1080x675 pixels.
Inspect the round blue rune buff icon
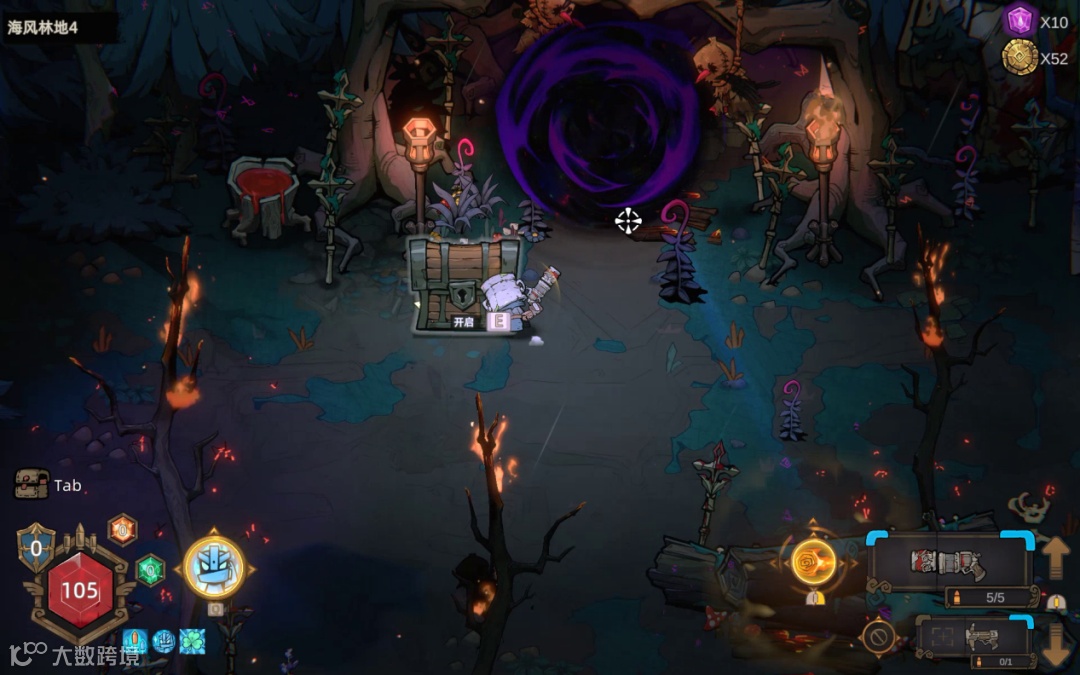tap(163, 641)
